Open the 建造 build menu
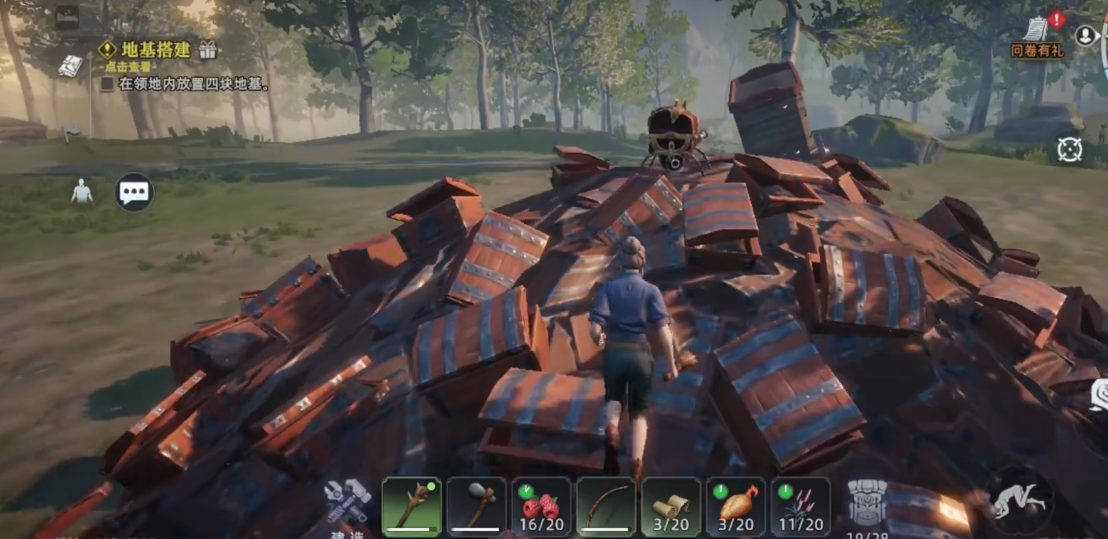Image resolution: width=1108 pixels, height=539 pixels. pyautogui.click(x=346, y=505)
